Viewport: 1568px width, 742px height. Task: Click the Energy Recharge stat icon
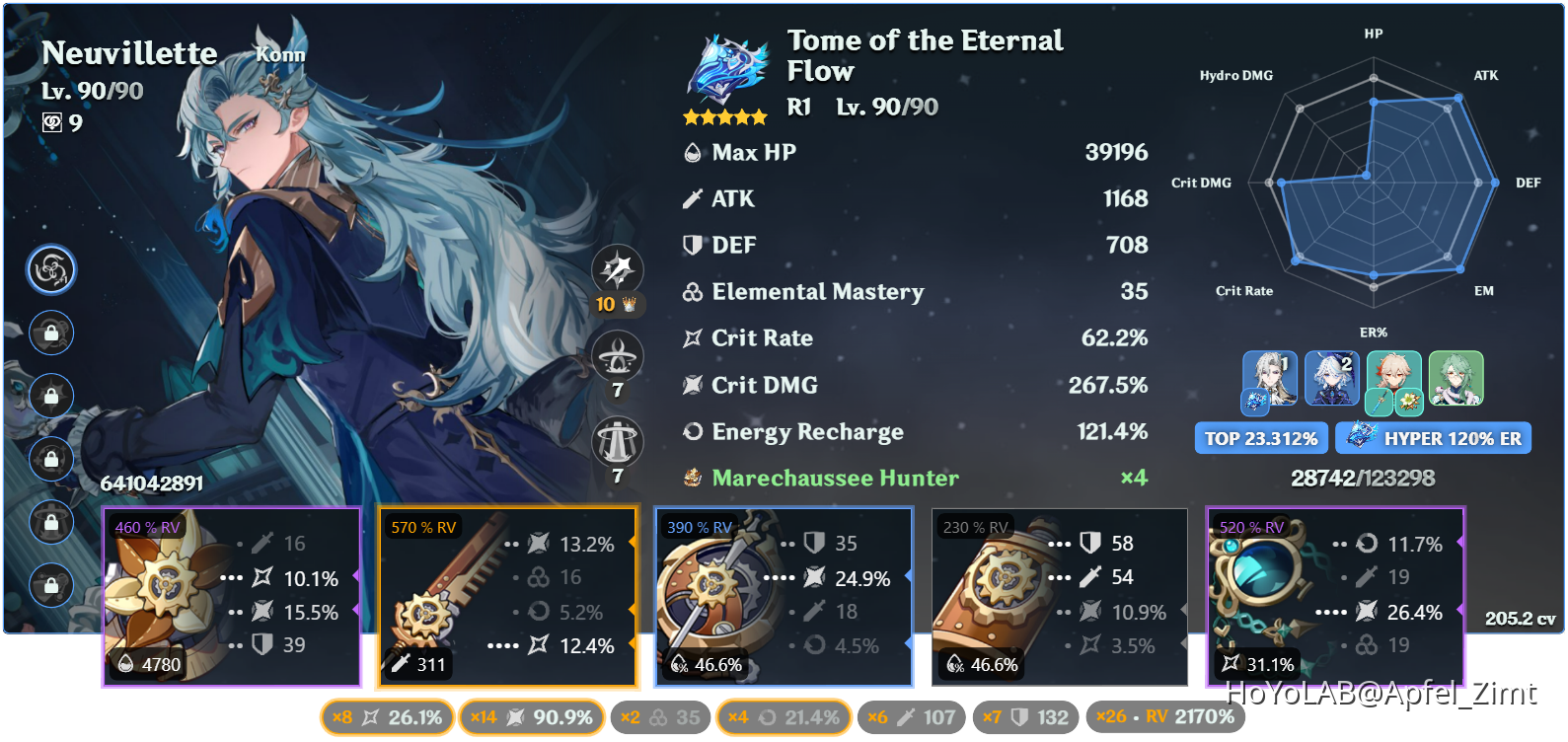coord(692,431)
